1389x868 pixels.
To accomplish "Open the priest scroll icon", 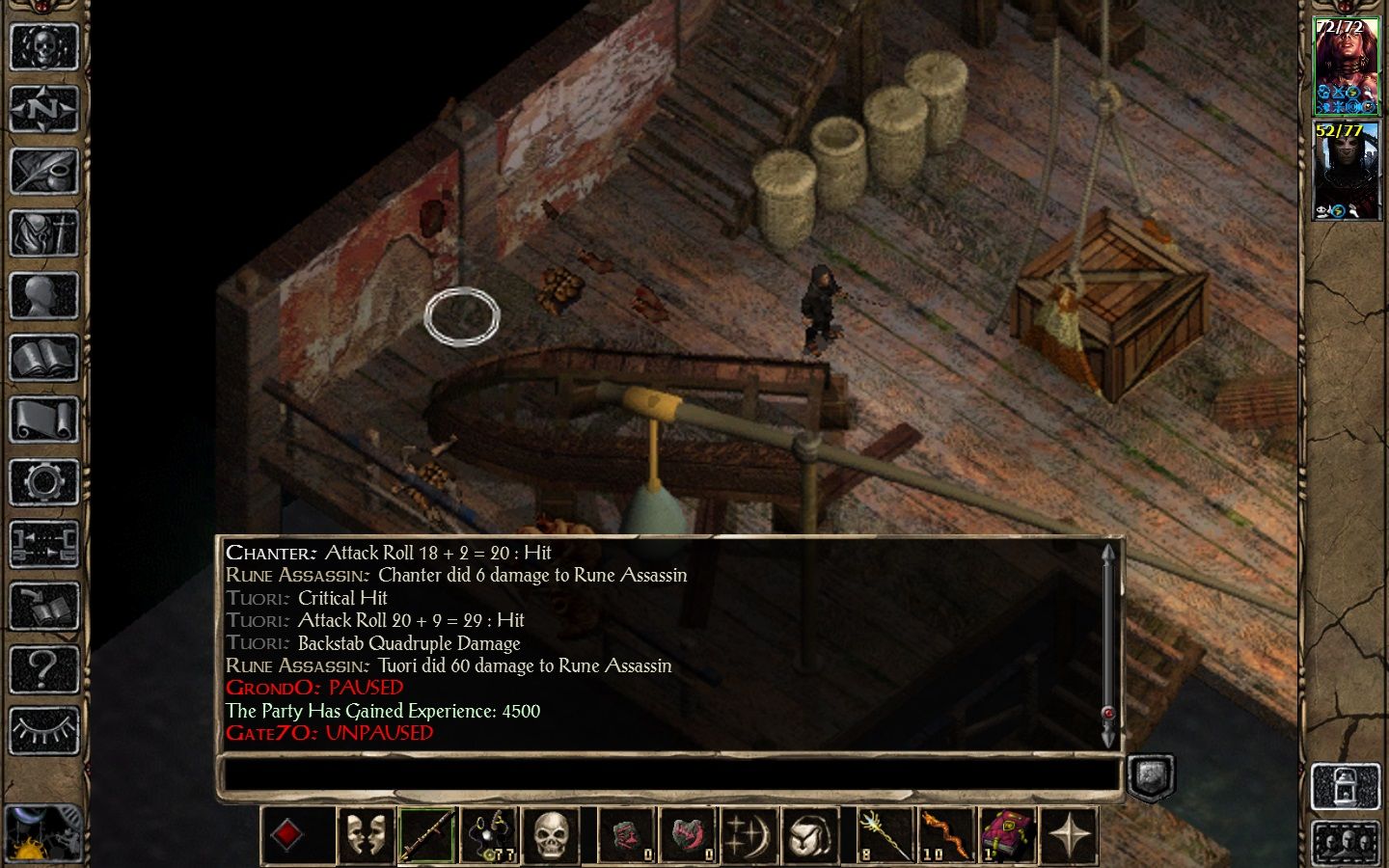I will (x=43, y=421).
